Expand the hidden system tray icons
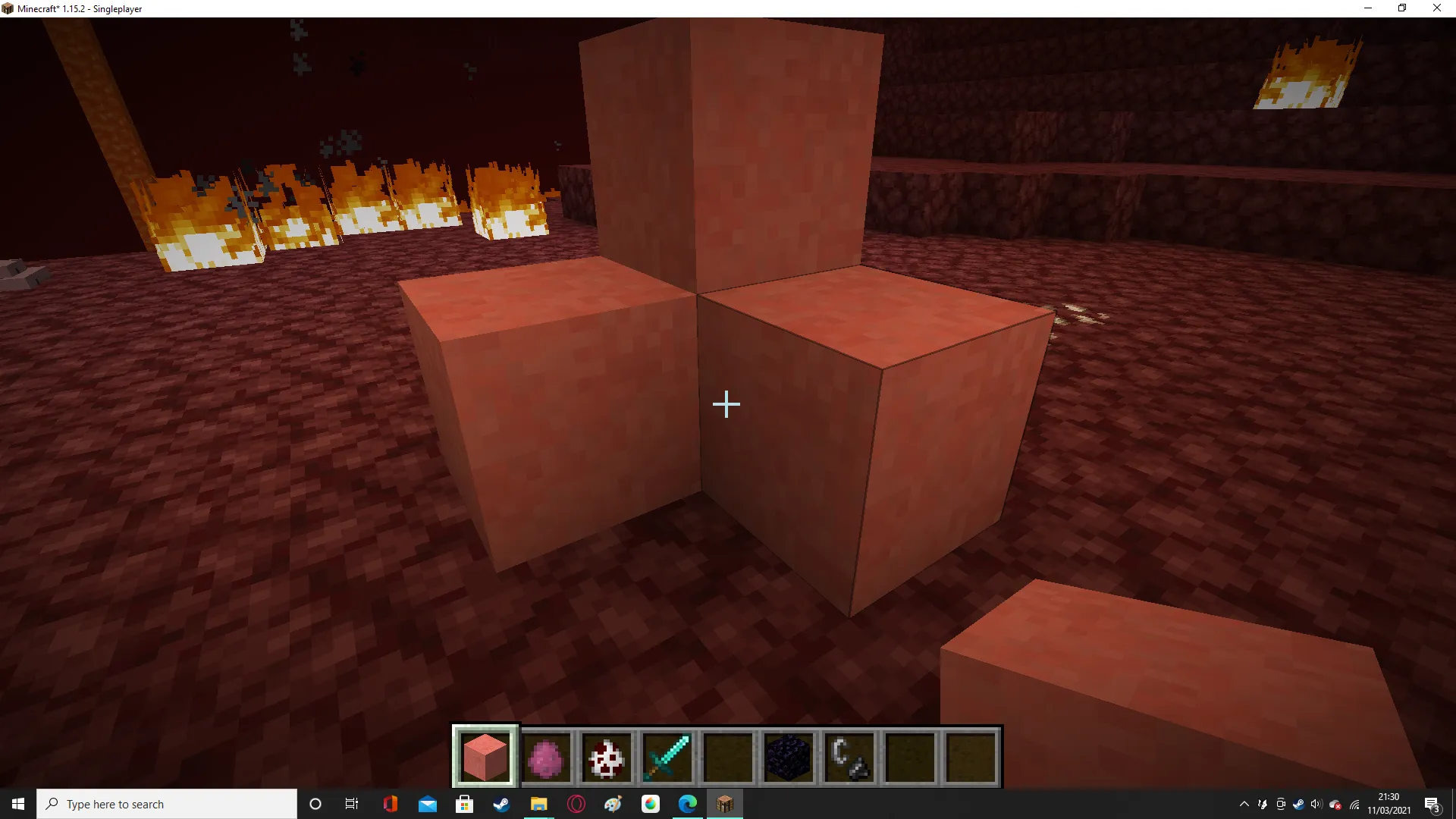The image size is (1456, 819). (1244, 804)
